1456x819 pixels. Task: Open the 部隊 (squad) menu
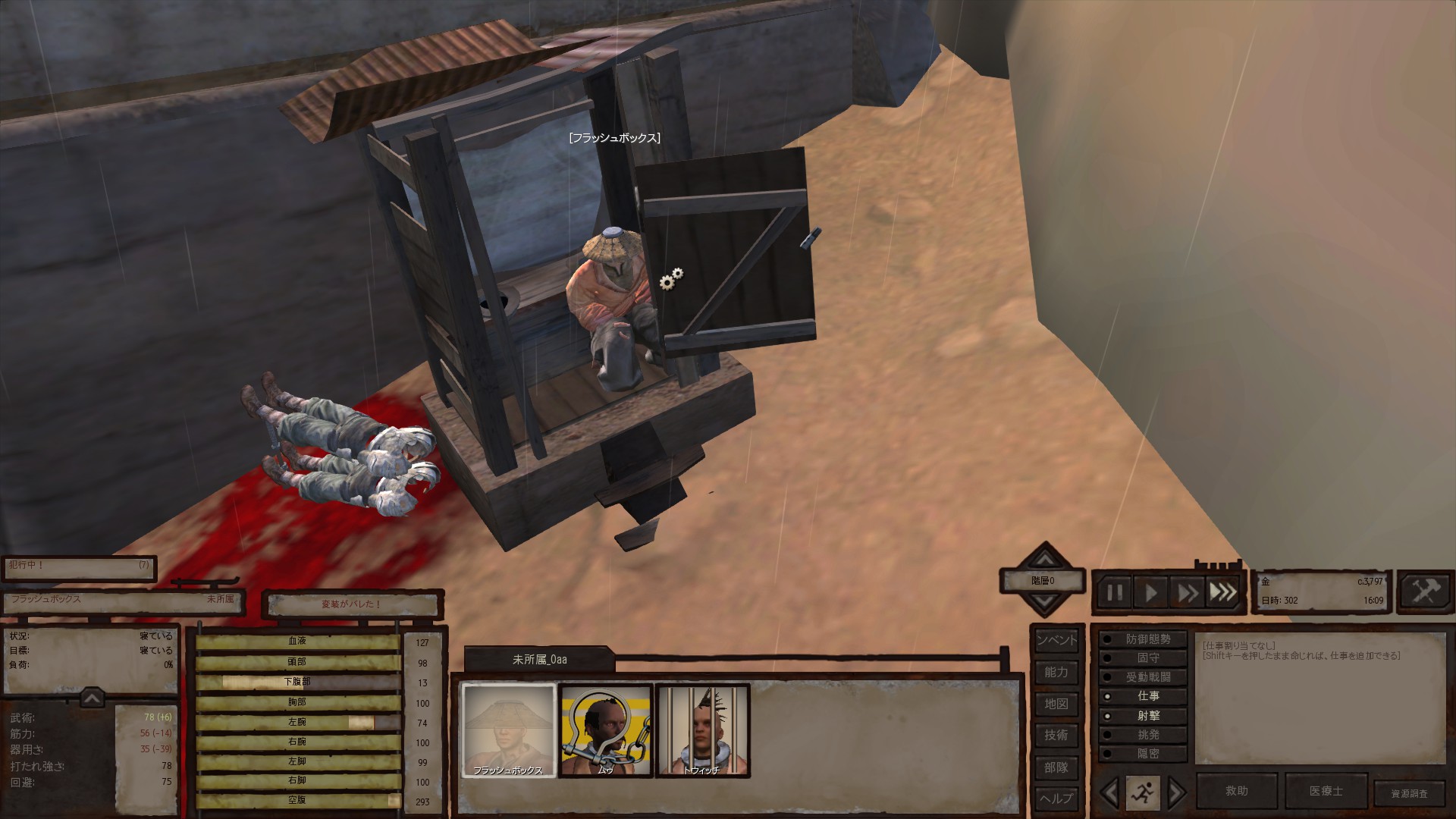(x=1056, y=767)
